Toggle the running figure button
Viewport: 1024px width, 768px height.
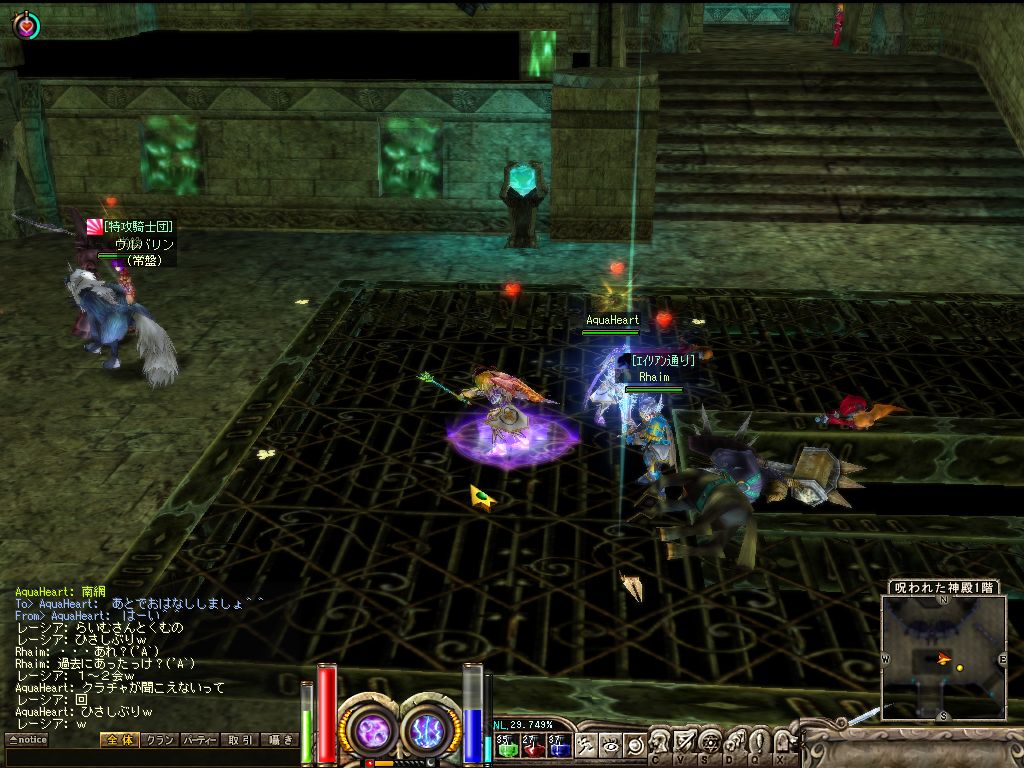click(x=586, y=744)
